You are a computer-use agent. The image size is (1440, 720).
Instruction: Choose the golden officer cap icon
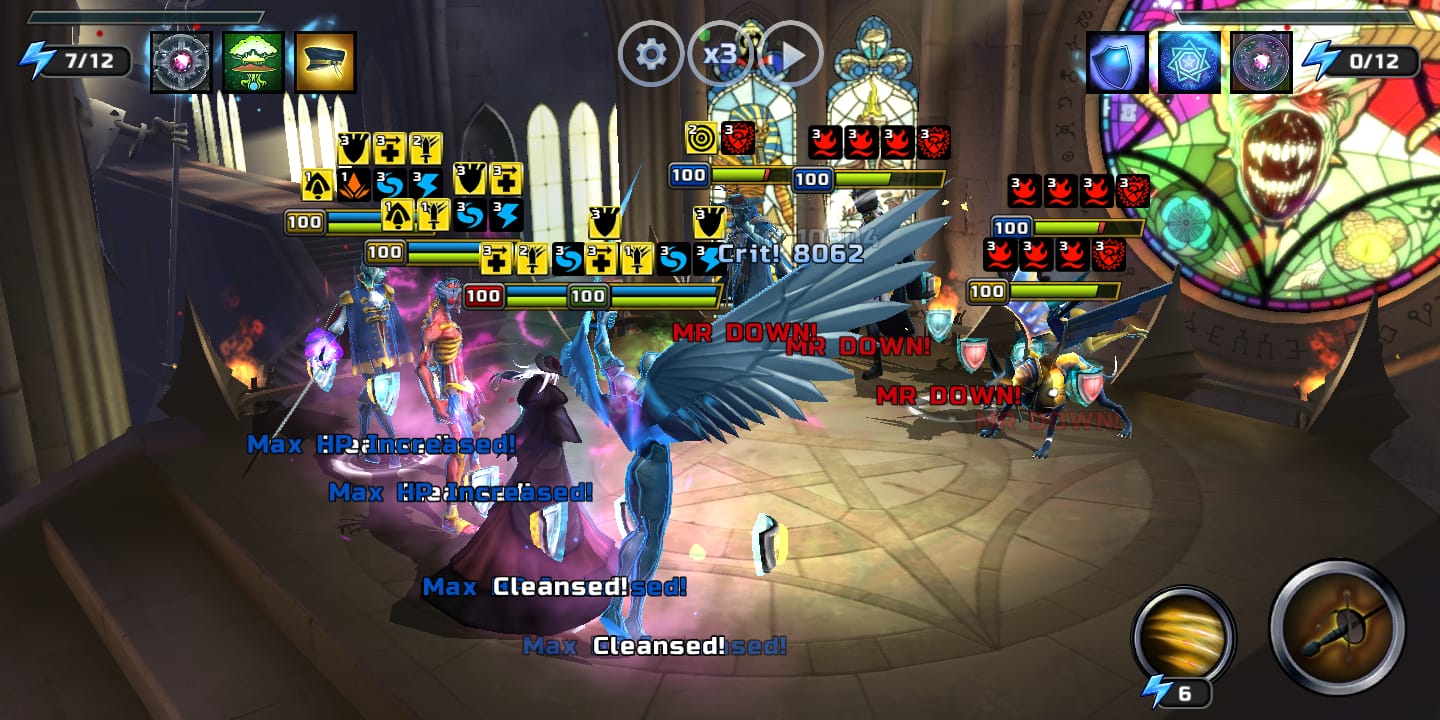pyautogui.click(x=325, y=62)
